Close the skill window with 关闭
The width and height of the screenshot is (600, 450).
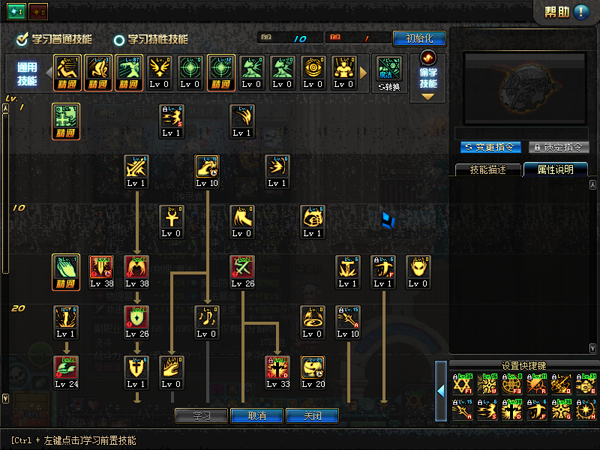pyautogui.click(x=312, y=415)
